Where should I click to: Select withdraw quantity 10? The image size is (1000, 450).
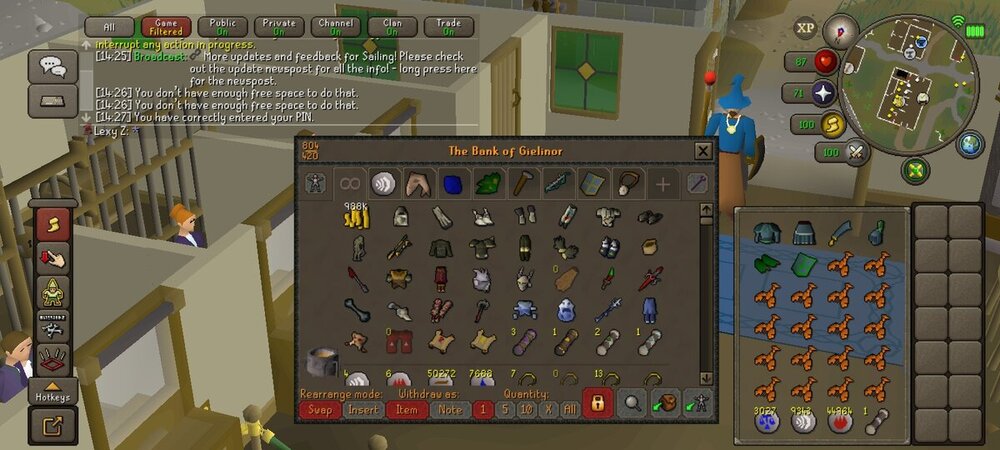[x=526, y=409]
